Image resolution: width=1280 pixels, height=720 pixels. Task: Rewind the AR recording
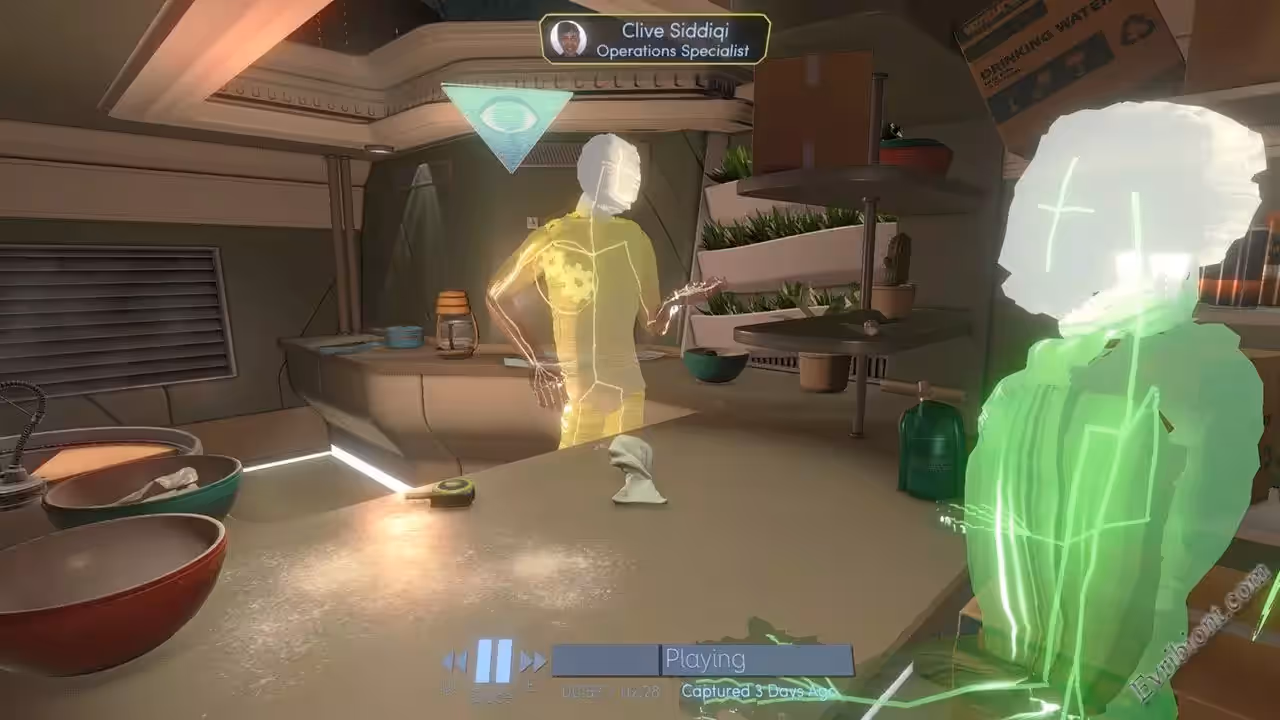coord(455,661)
